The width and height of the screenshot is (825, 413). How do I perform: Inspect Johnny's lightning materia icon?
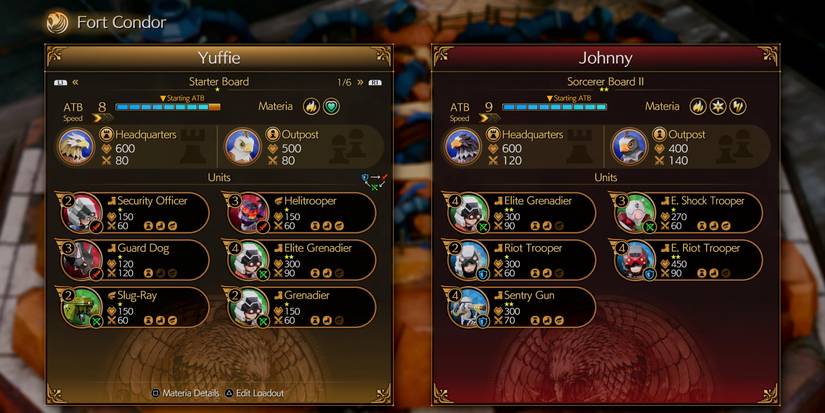point(739,106)
